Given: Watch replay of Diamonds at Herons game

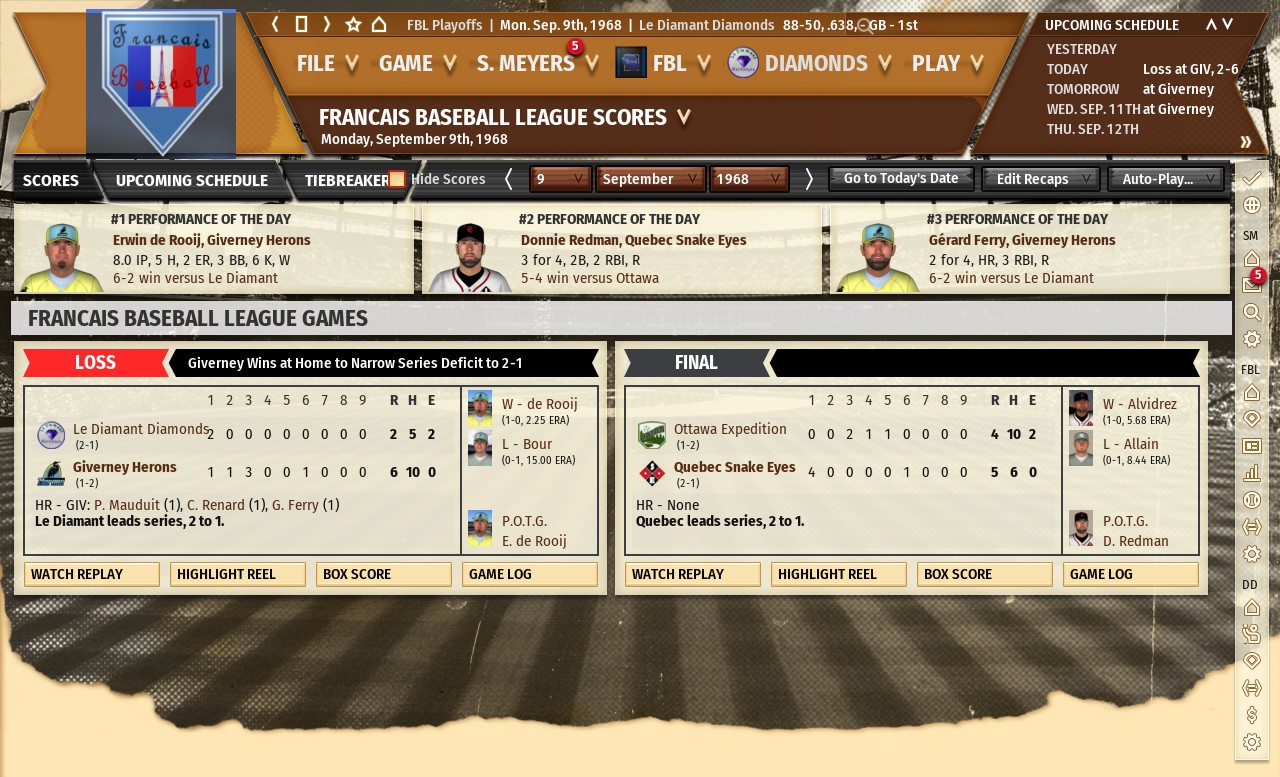Looking at the screenshot, I should (x=92, y=575).
